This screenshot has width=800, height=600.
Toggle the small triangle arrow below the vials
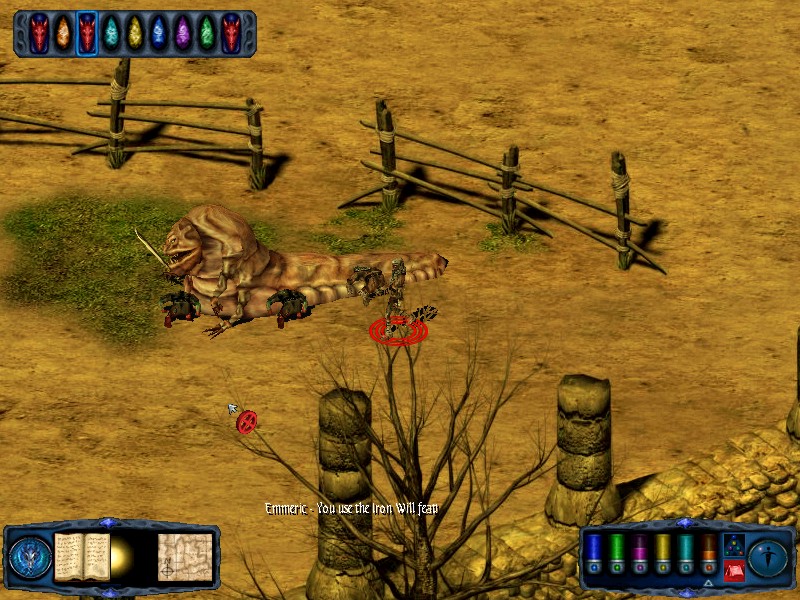(x=708, y=584)
